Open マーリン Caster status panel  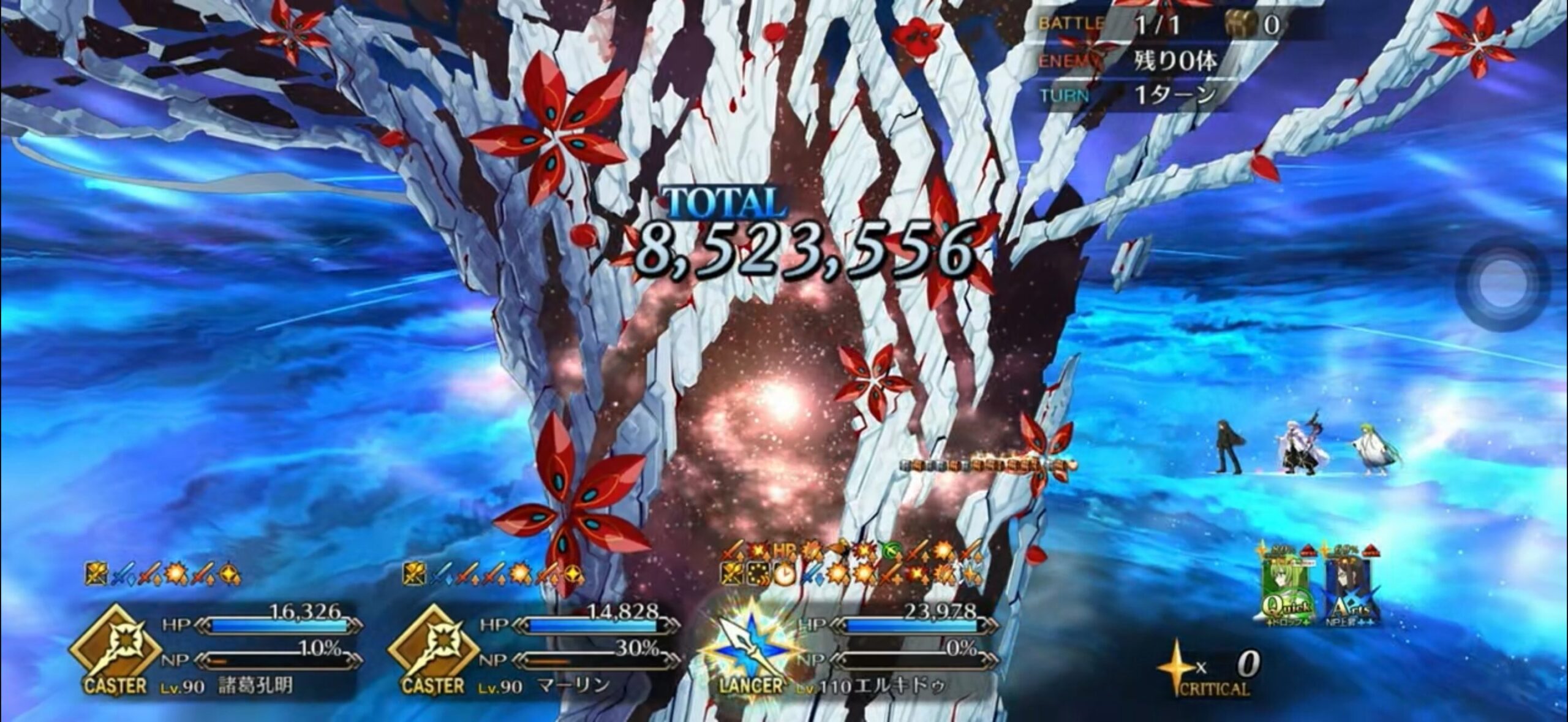(533, 651)
